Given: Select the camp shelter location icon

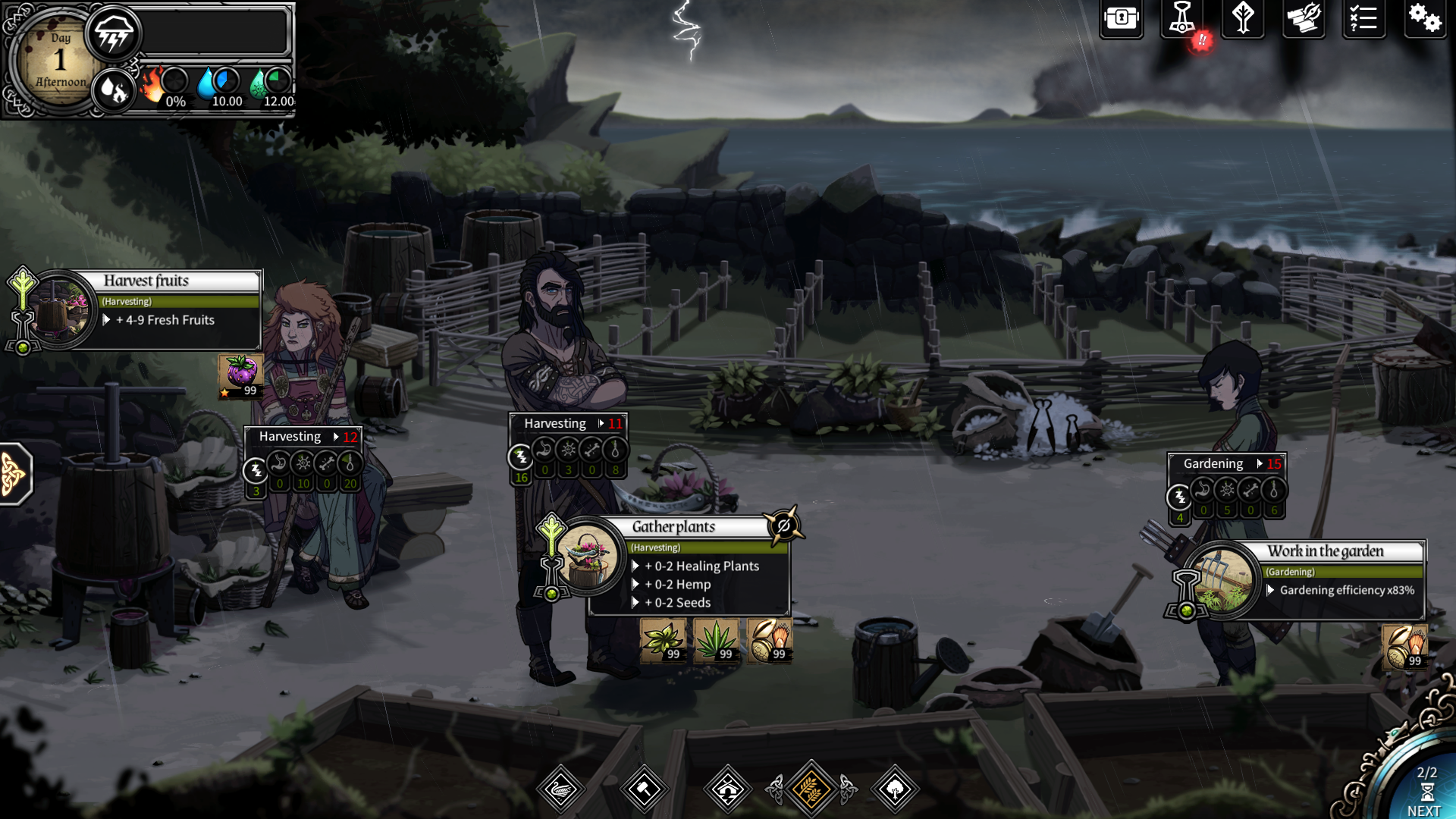Looking at the screenshot, I should (729, 788).
